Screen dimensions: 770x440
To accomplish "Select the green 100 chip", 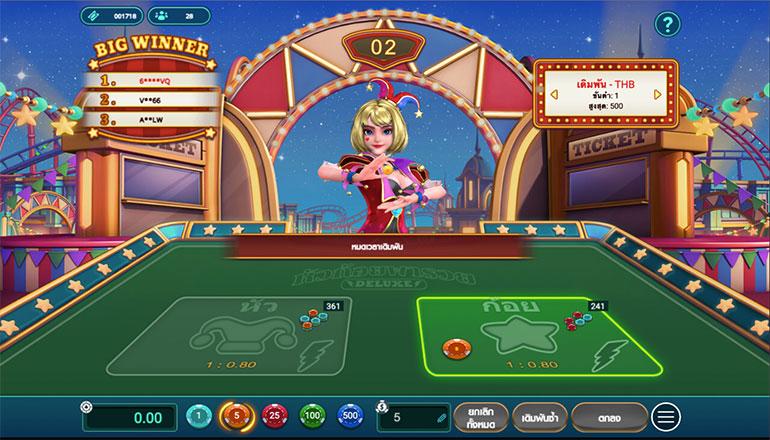I will [312, 416].
